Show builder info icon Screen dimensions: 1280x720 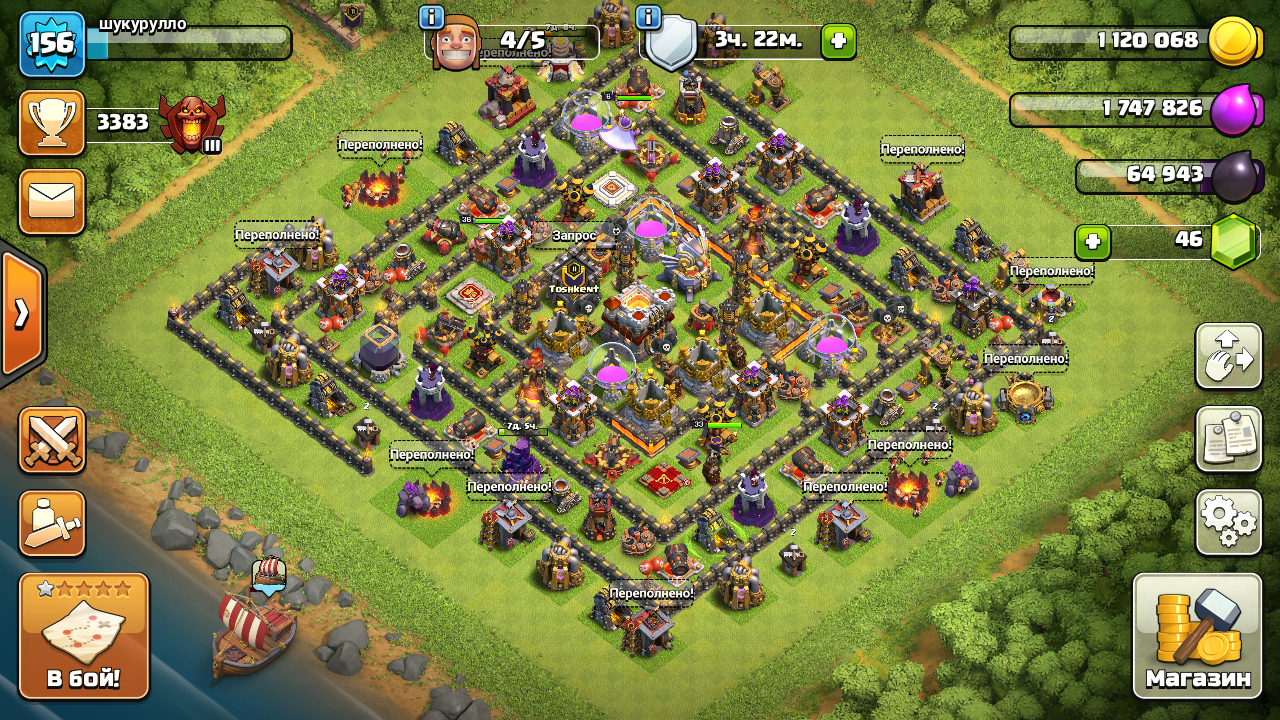click(x=432, y=17)
